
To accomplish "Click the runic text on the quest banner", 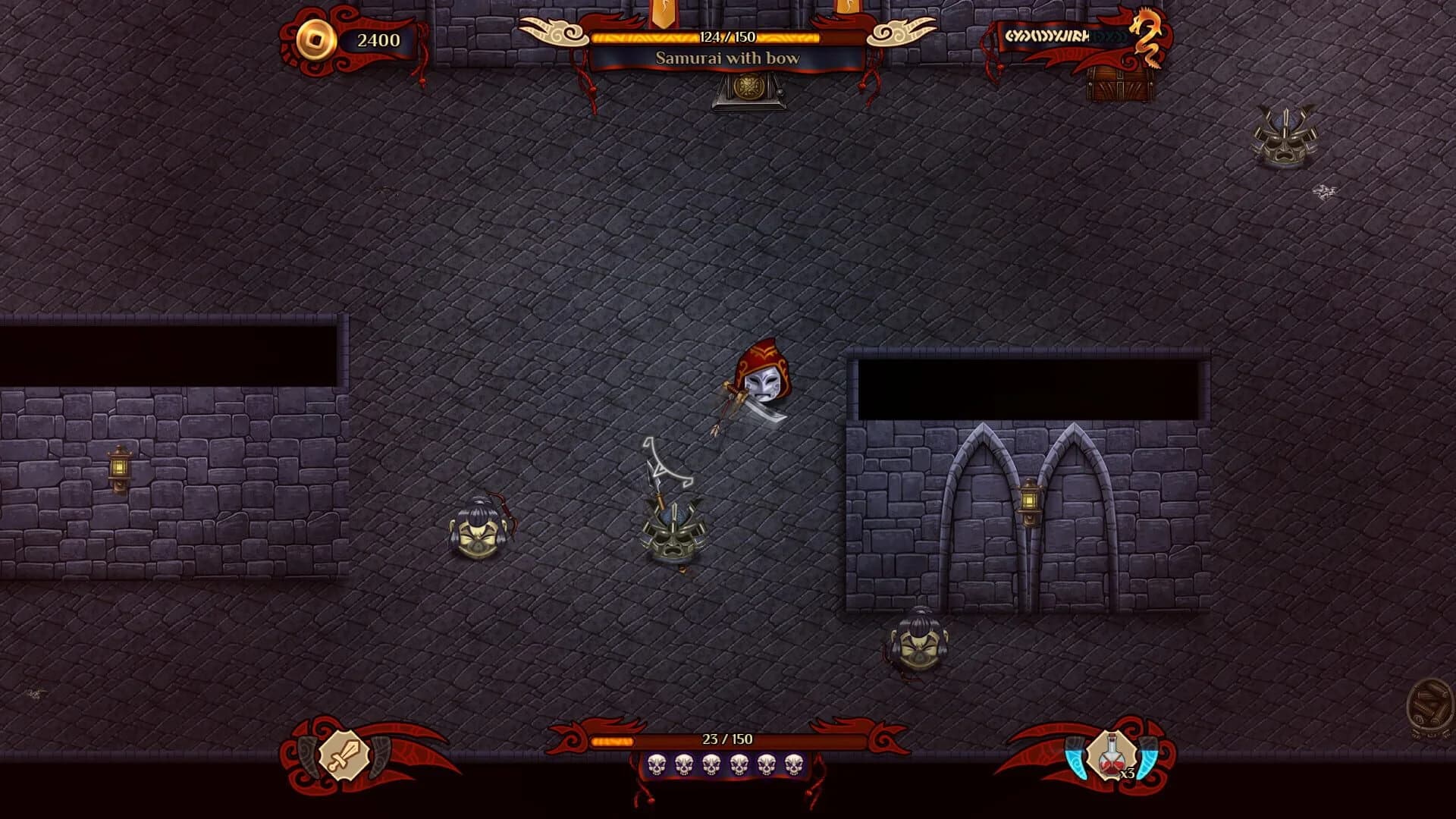I will click(1050, 36).
